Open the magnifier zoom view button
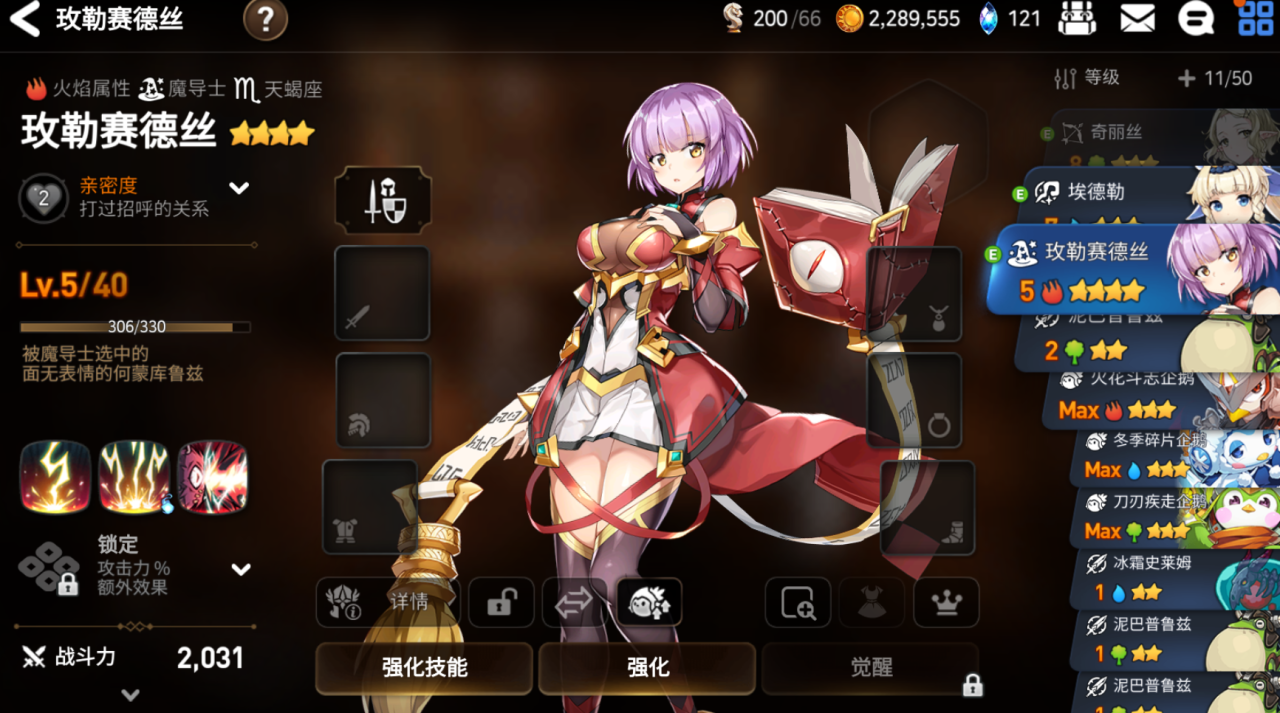 click(x=798, y=602)
